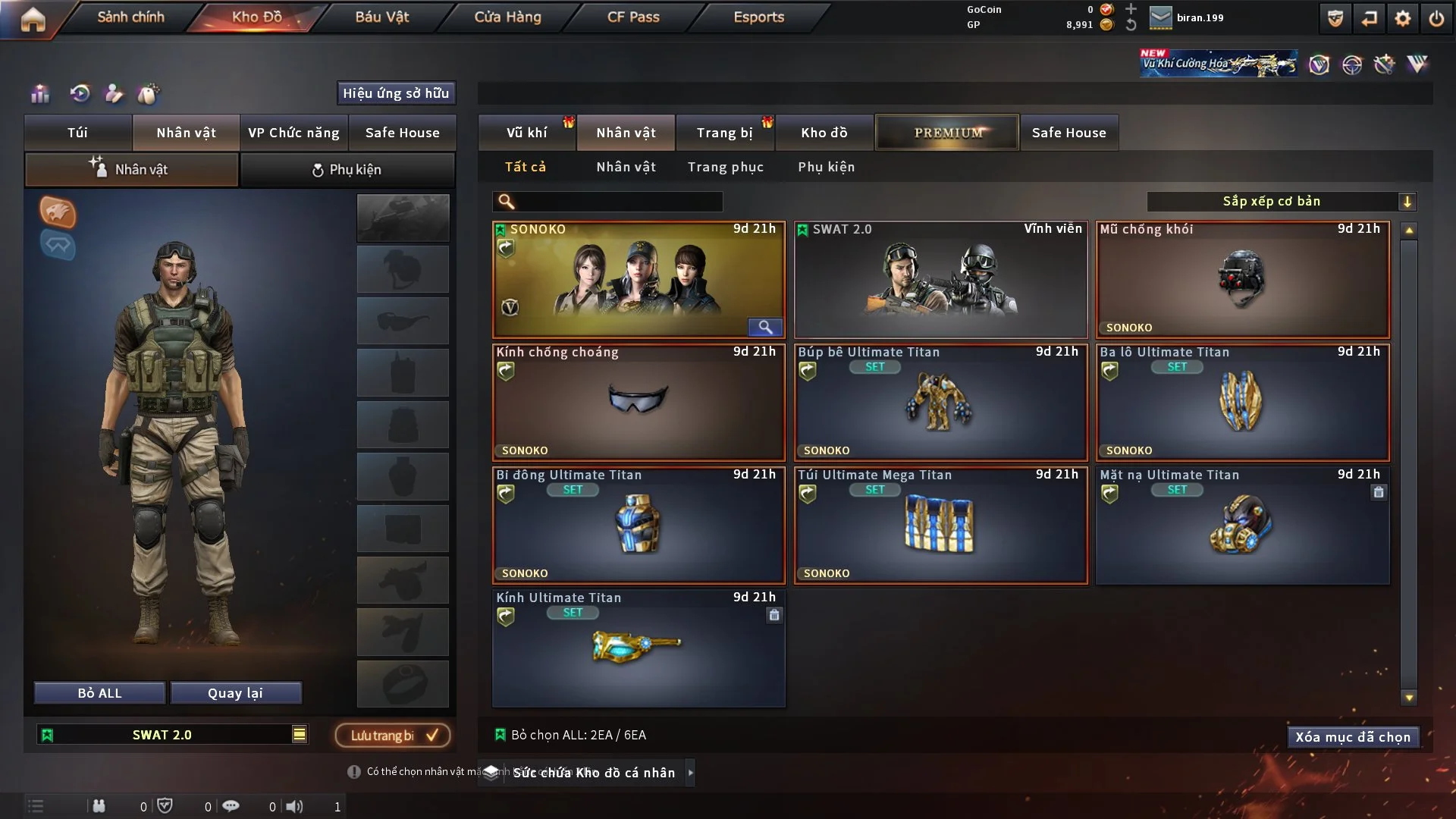Viewport: 1456px width, 819px height.
Task: Go to Sảnh chính lobby
Action: 130,17
